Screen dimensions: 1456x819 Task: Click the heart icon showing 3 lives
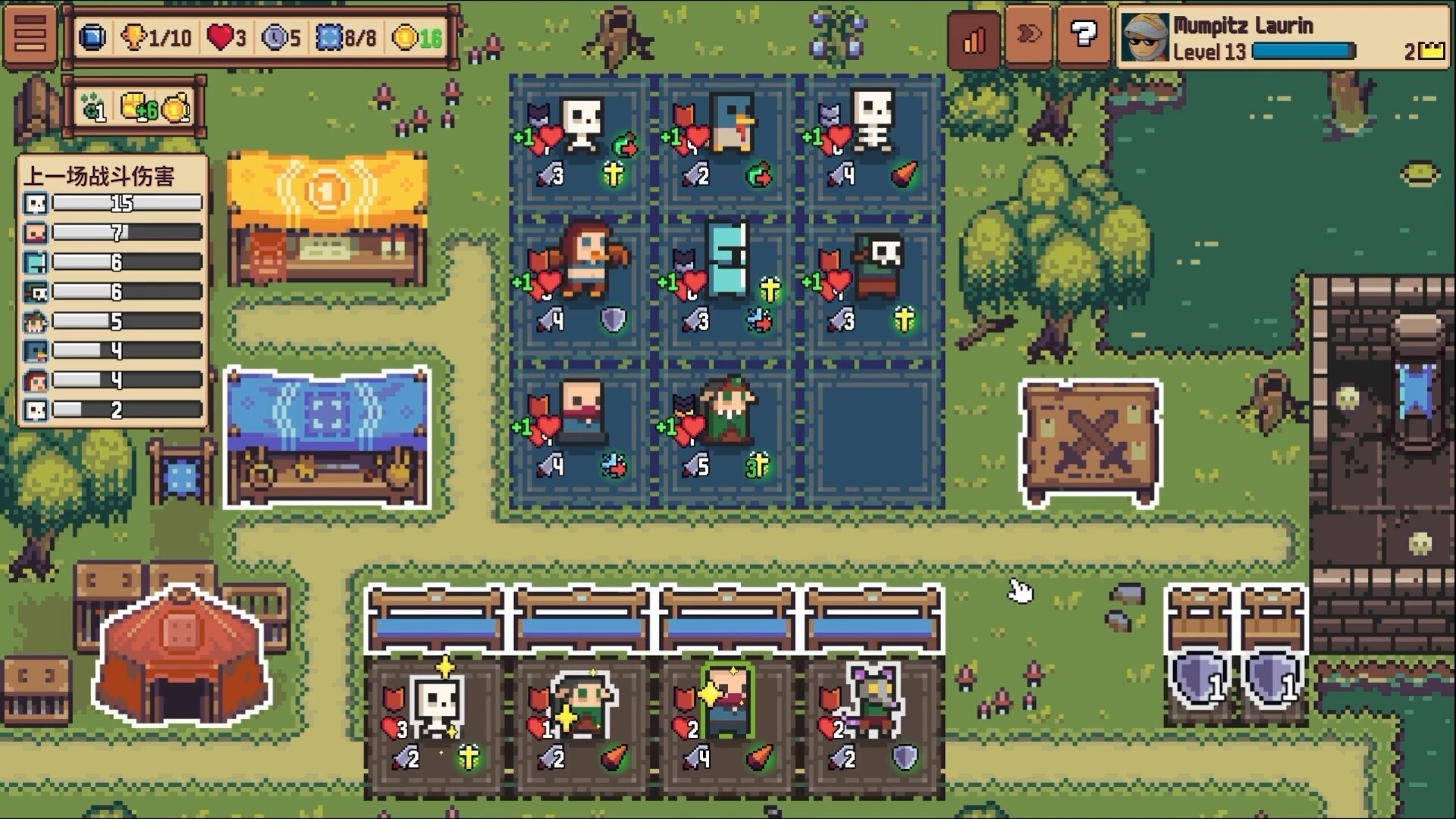(224, 34)
